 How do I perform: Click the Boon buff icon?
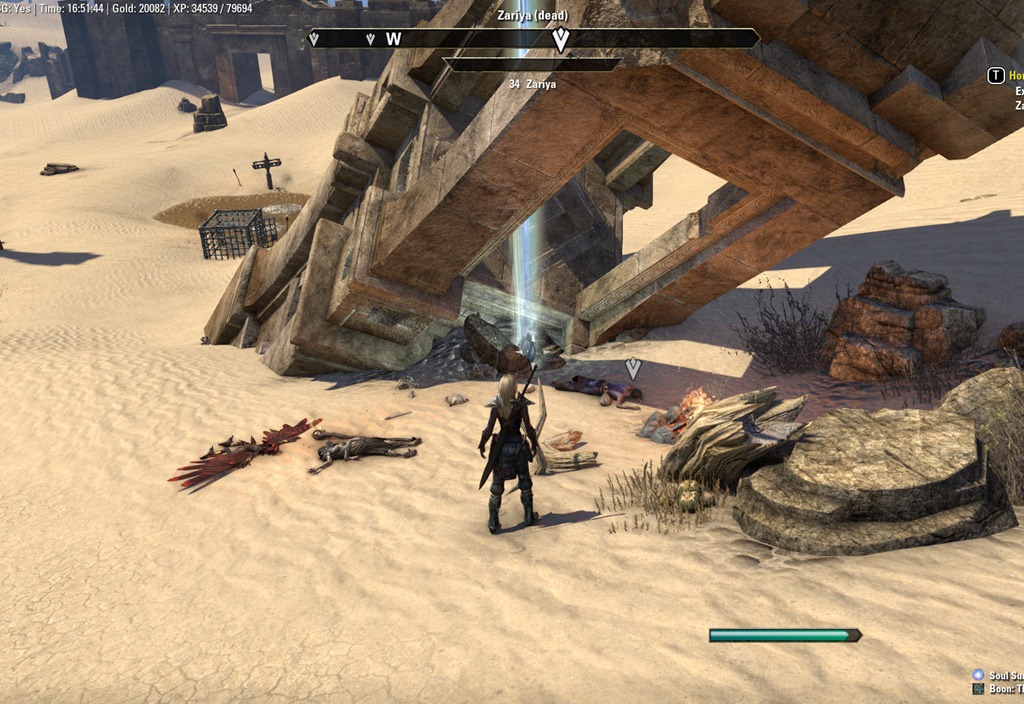978,689
